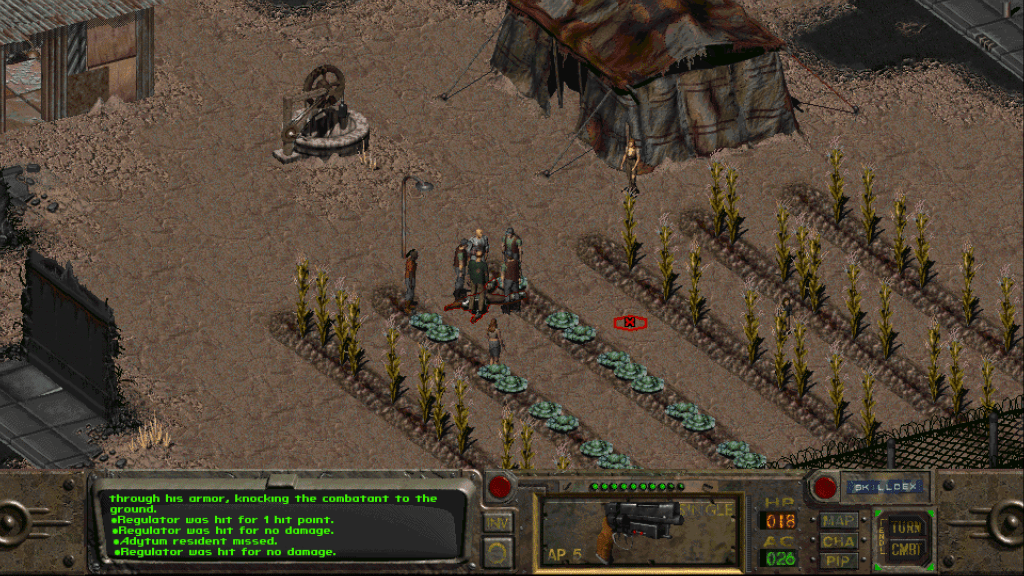The image size is (1024, 576).
Task: Open the world MAP
Action: pyautogui.click(x=838, y=520)
